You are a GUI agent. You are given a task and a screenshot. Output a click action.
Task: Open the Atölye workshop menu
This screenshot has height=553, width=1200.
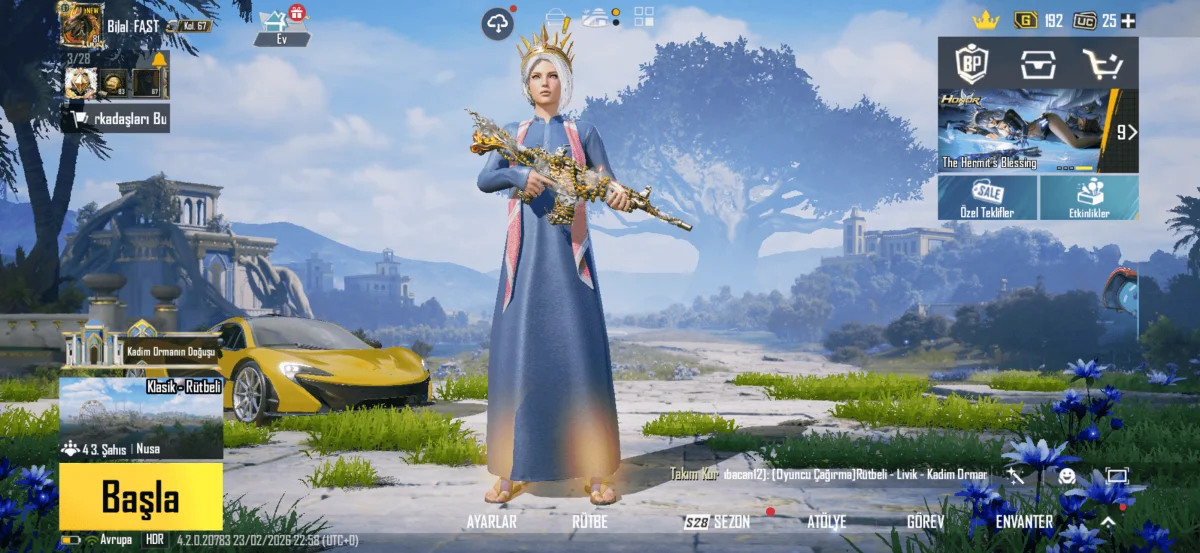[826, 521]
